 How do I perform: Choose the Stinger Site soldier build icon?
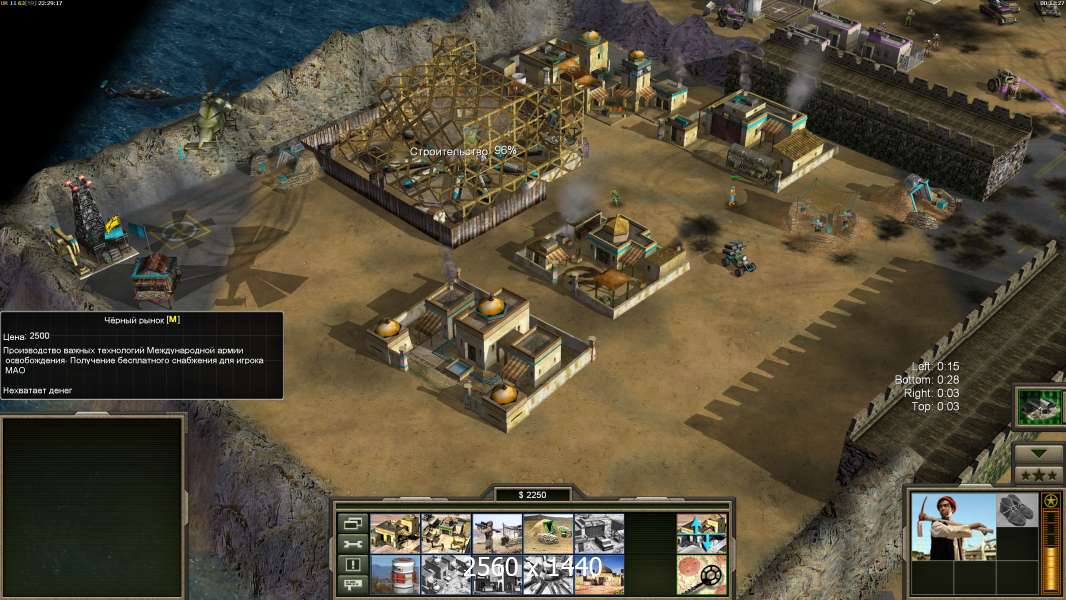point(497,533)
